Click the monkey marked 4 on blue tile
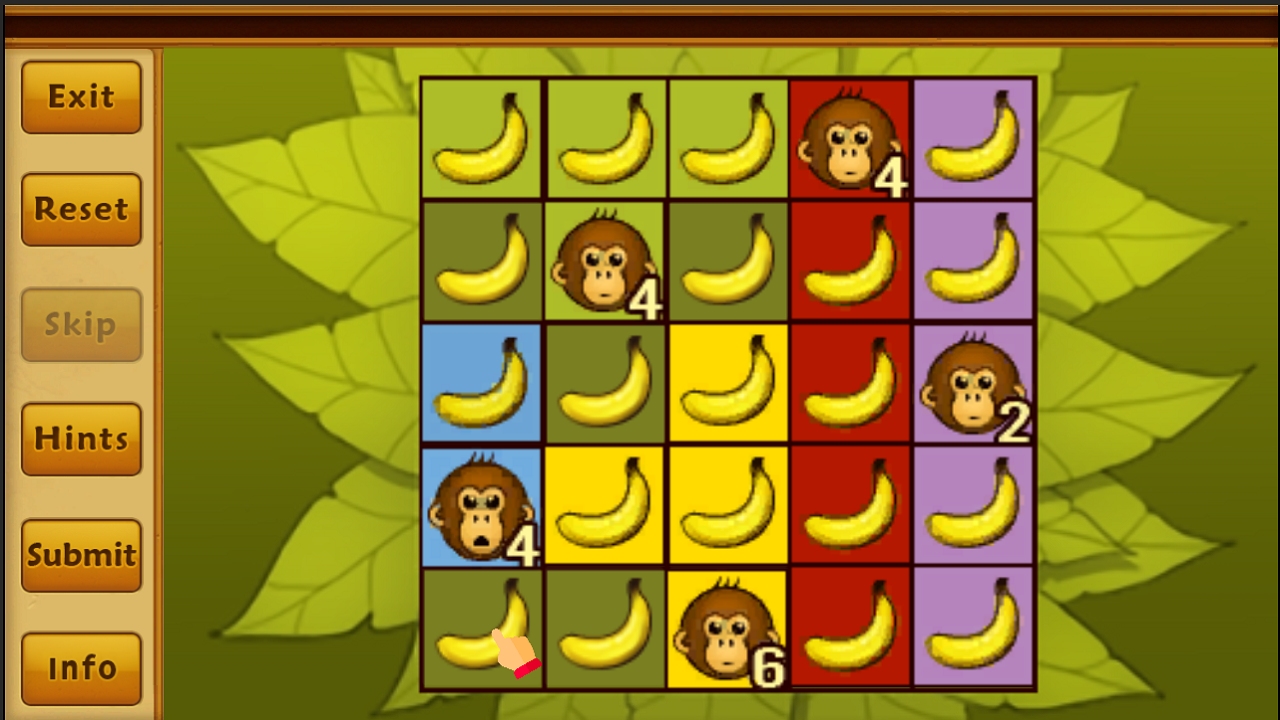 (x=481, y=504)
